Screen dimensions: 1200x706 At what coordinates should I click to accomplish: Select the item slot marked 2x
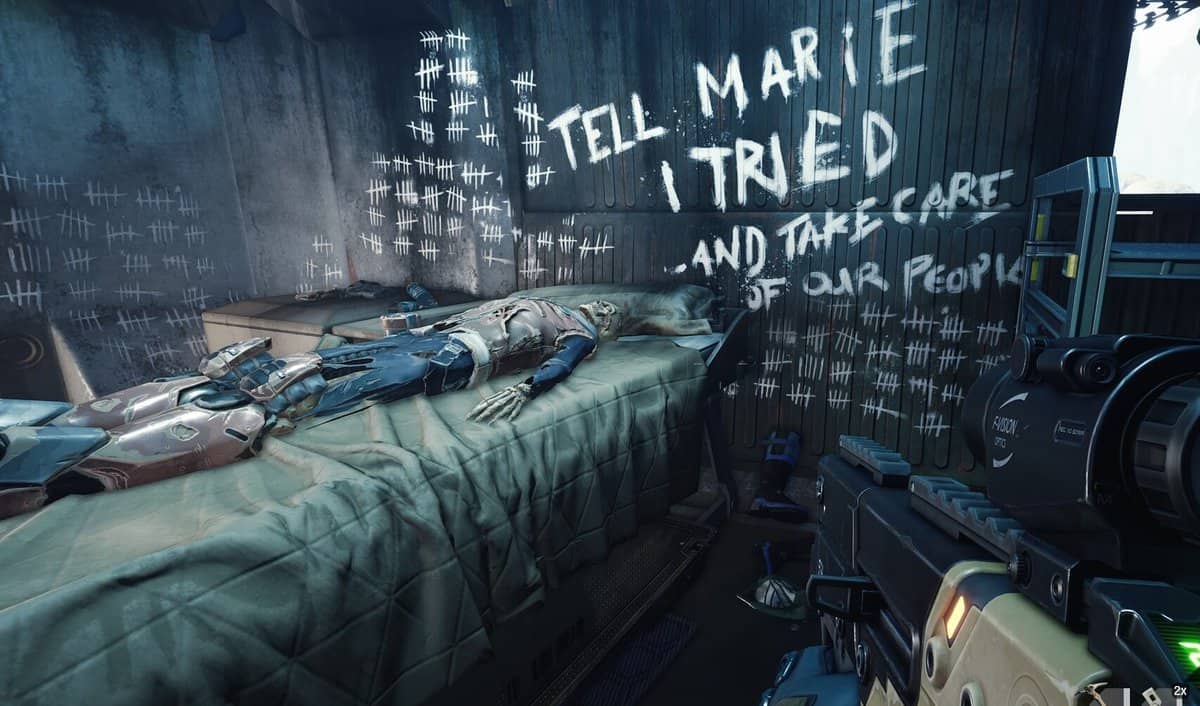coord(1178,695)
